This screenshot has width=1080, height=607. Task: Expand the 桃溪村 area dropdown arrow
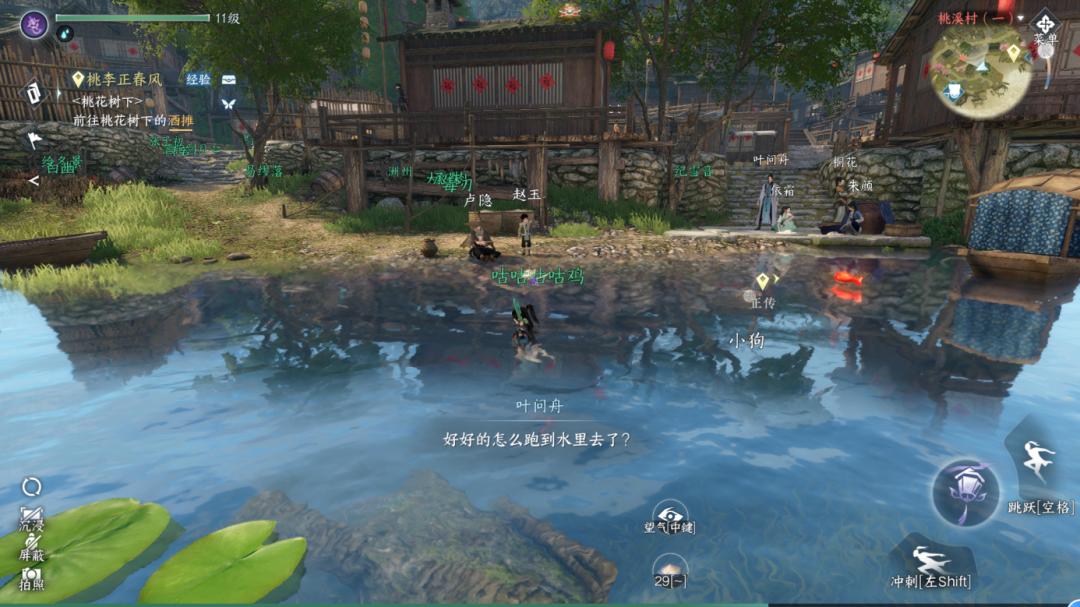1020,18
